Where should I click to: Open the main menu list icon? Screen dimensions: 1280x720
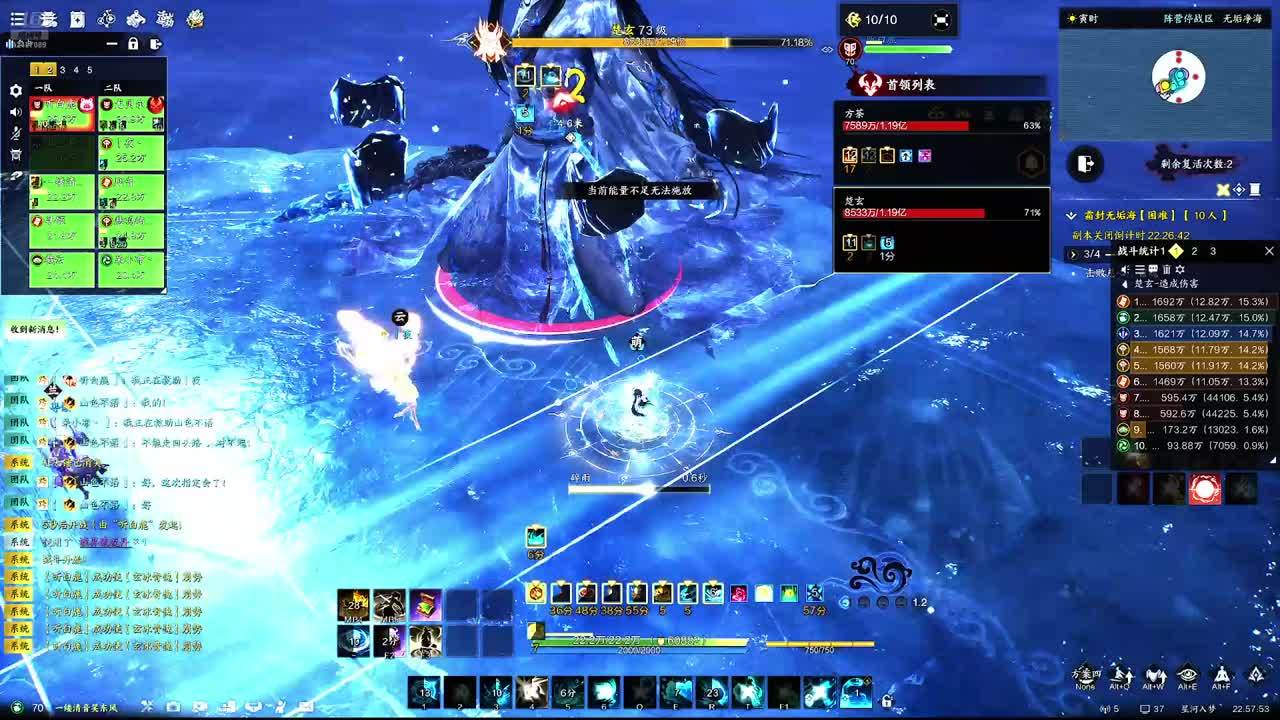click(x=17, y=19)
